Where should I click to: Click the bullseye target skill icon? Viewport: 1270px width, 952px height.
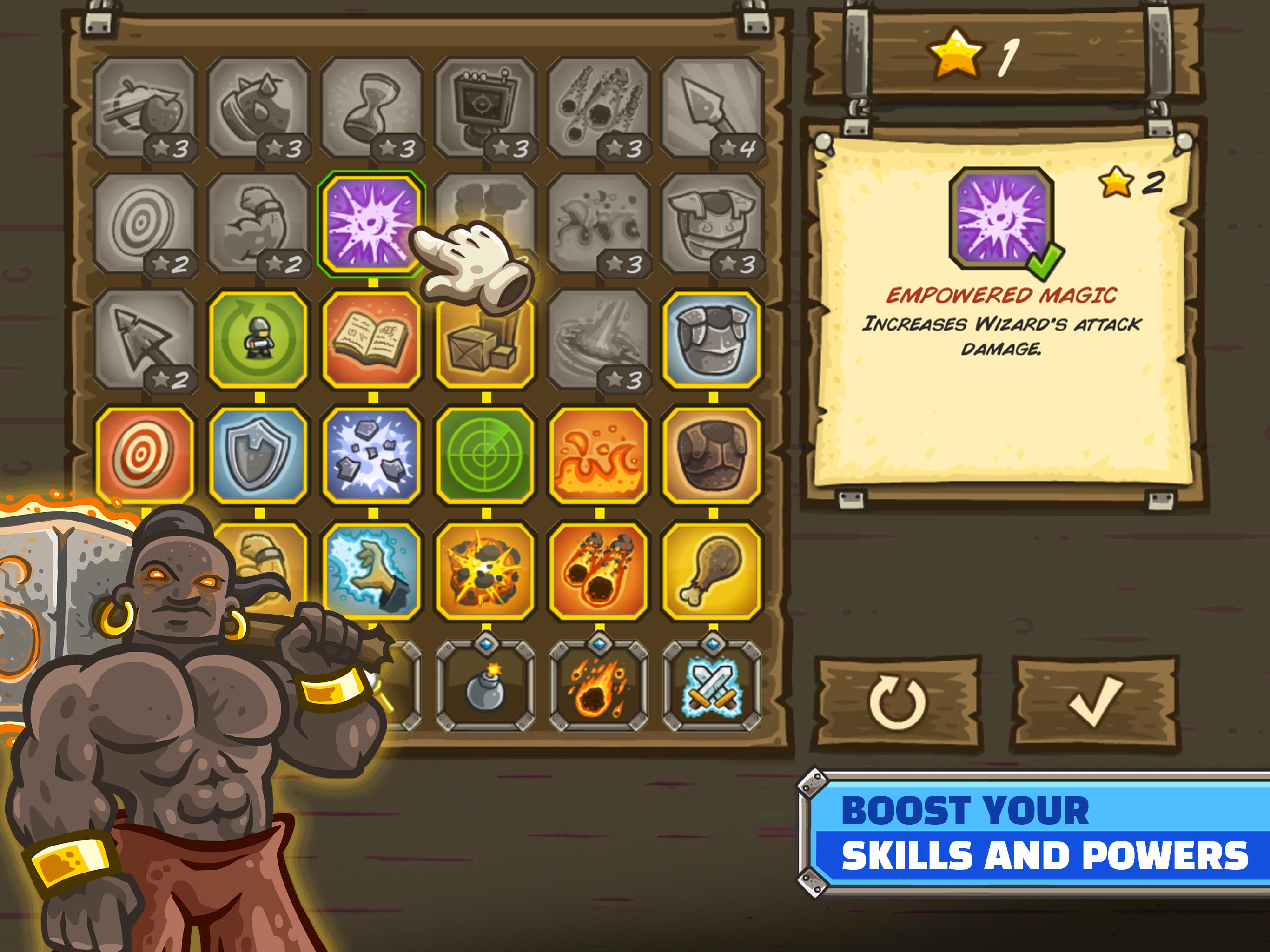pos(144,454)
